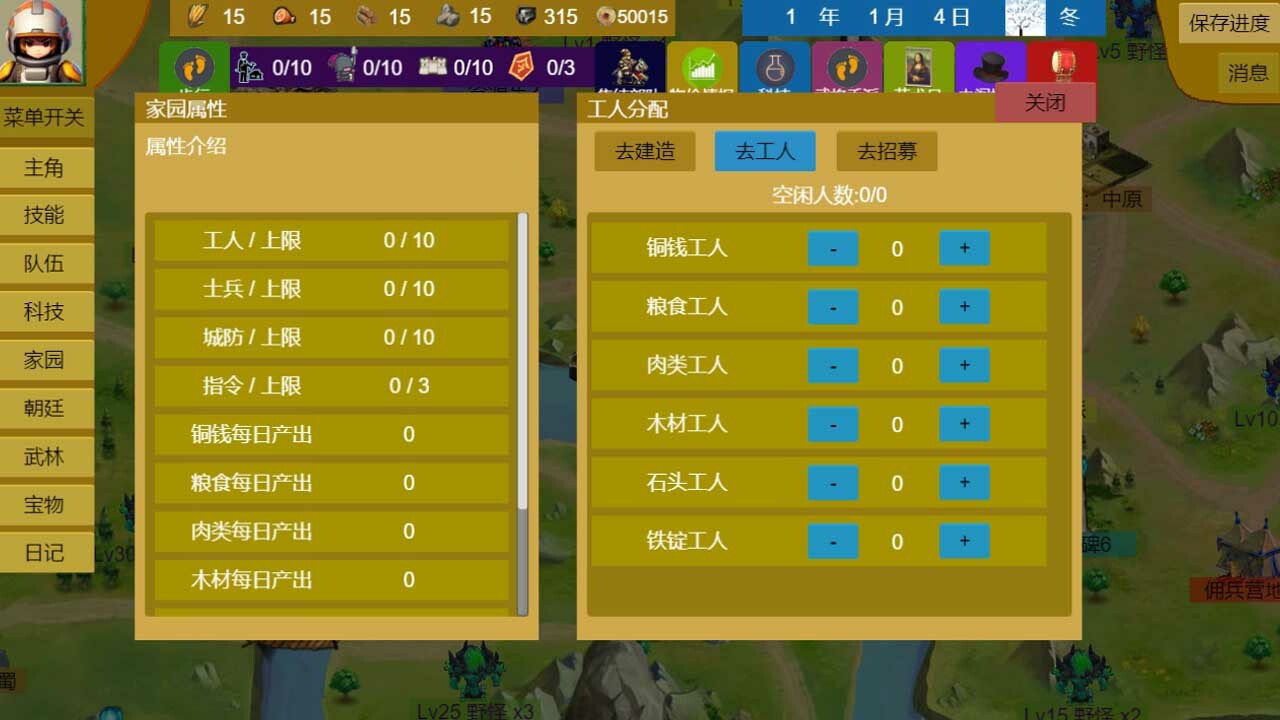Open the red lantern icon
1280x720 pixels.
tap(1062, 62)
